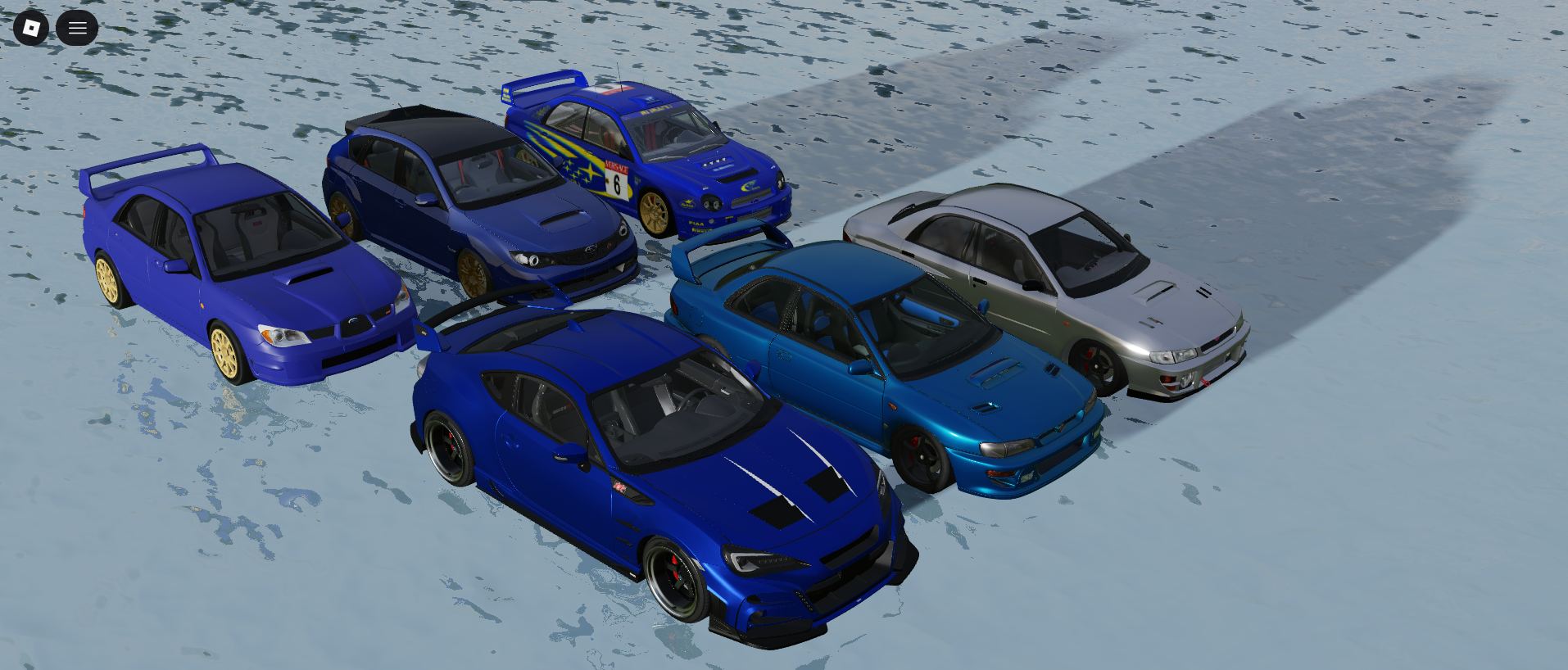Open the Roblox logo menu

tap(31, 29)
